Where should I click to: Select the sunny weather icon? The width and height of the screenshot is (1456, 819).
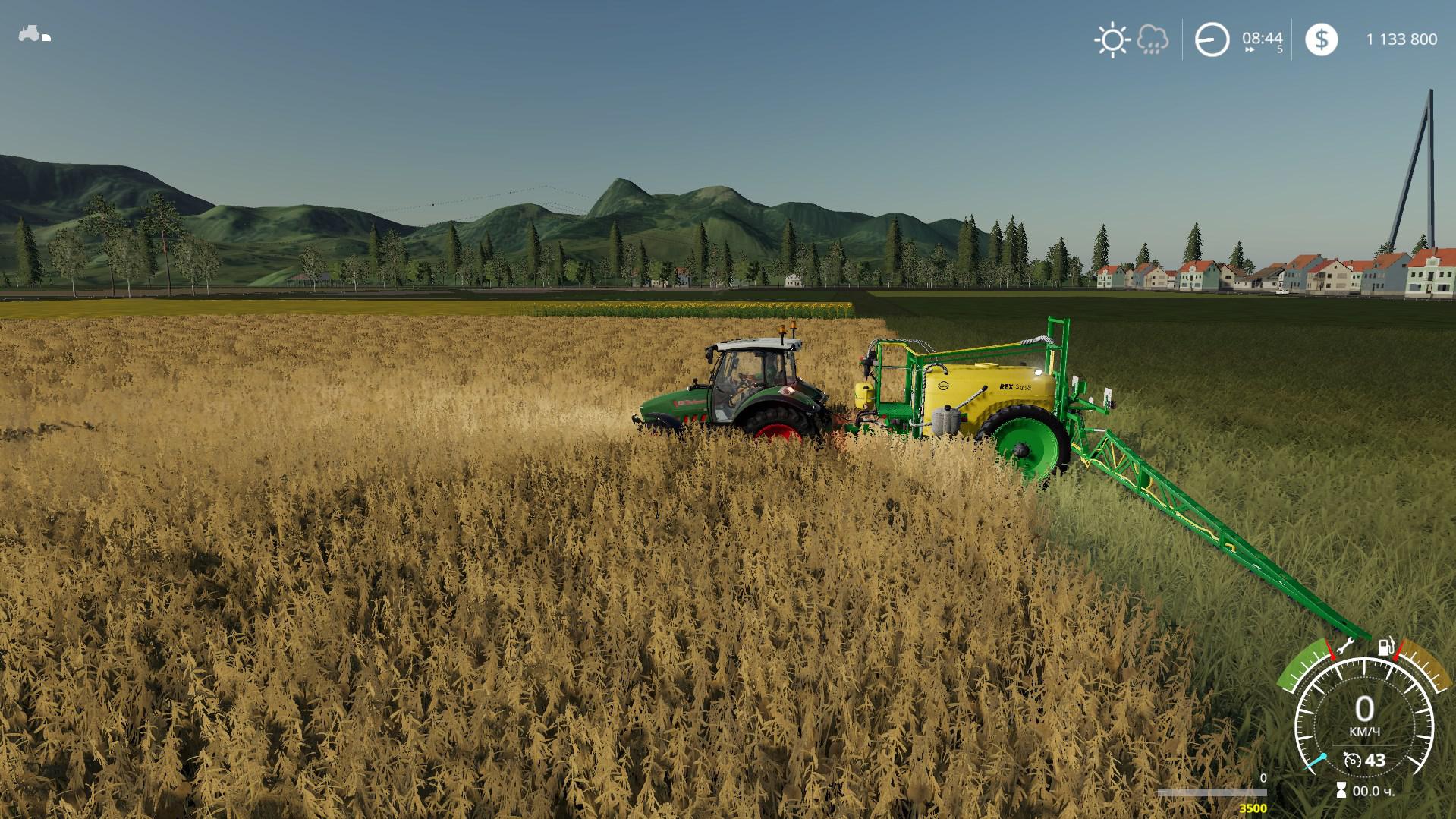[1112, 39]
